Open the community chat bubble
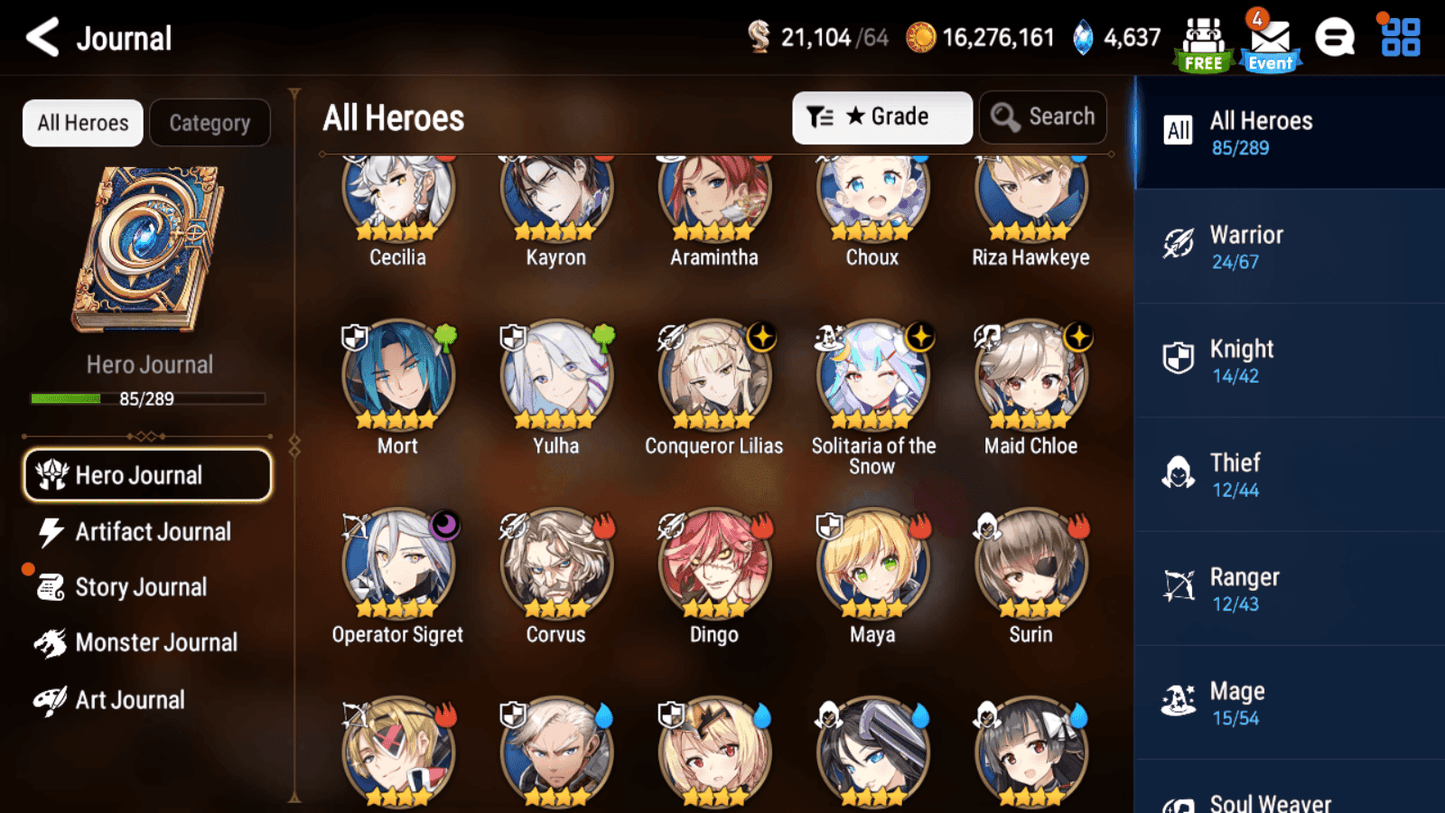The width and height of the screenshot is (1445, 813). (x=1335, y=37)
